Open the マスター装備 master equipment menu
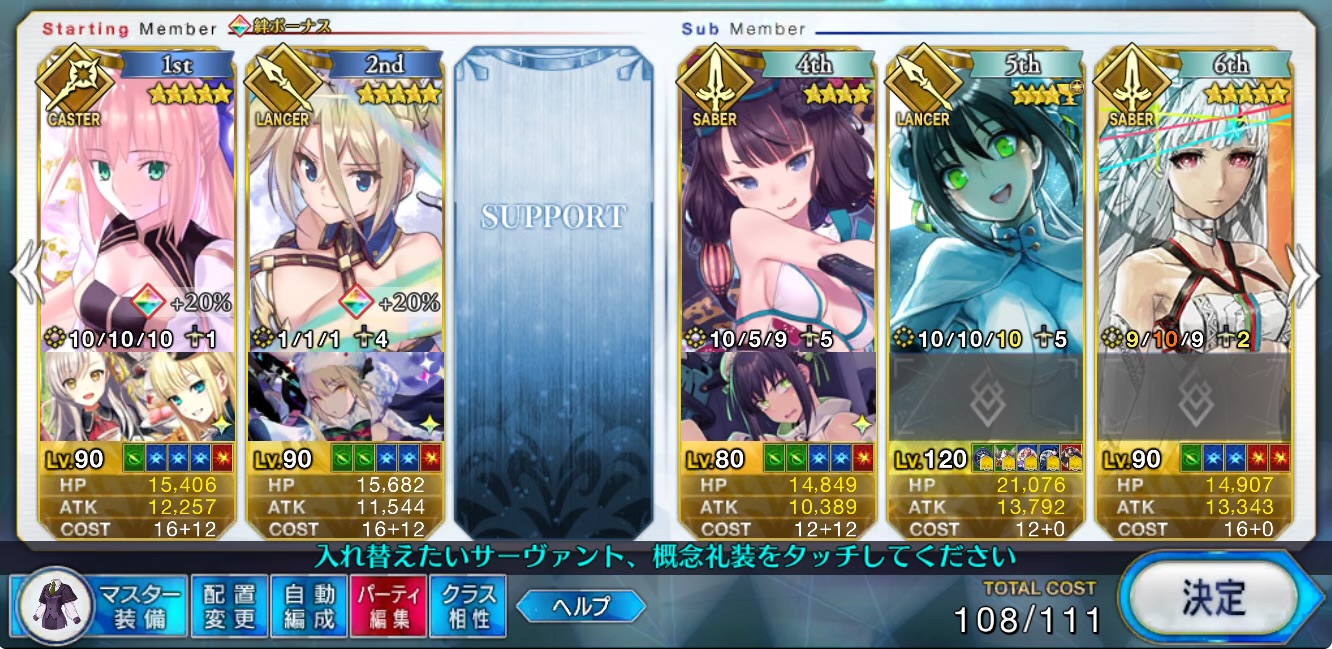 point(100,606)
